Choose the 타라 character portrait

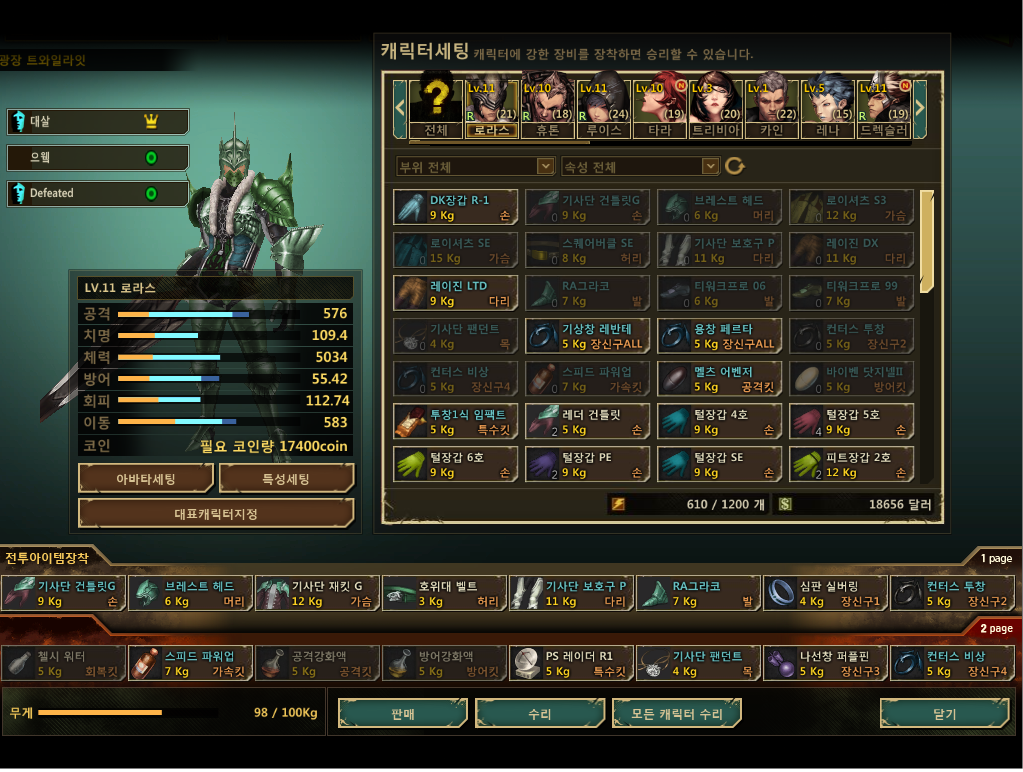pos(659,103)
